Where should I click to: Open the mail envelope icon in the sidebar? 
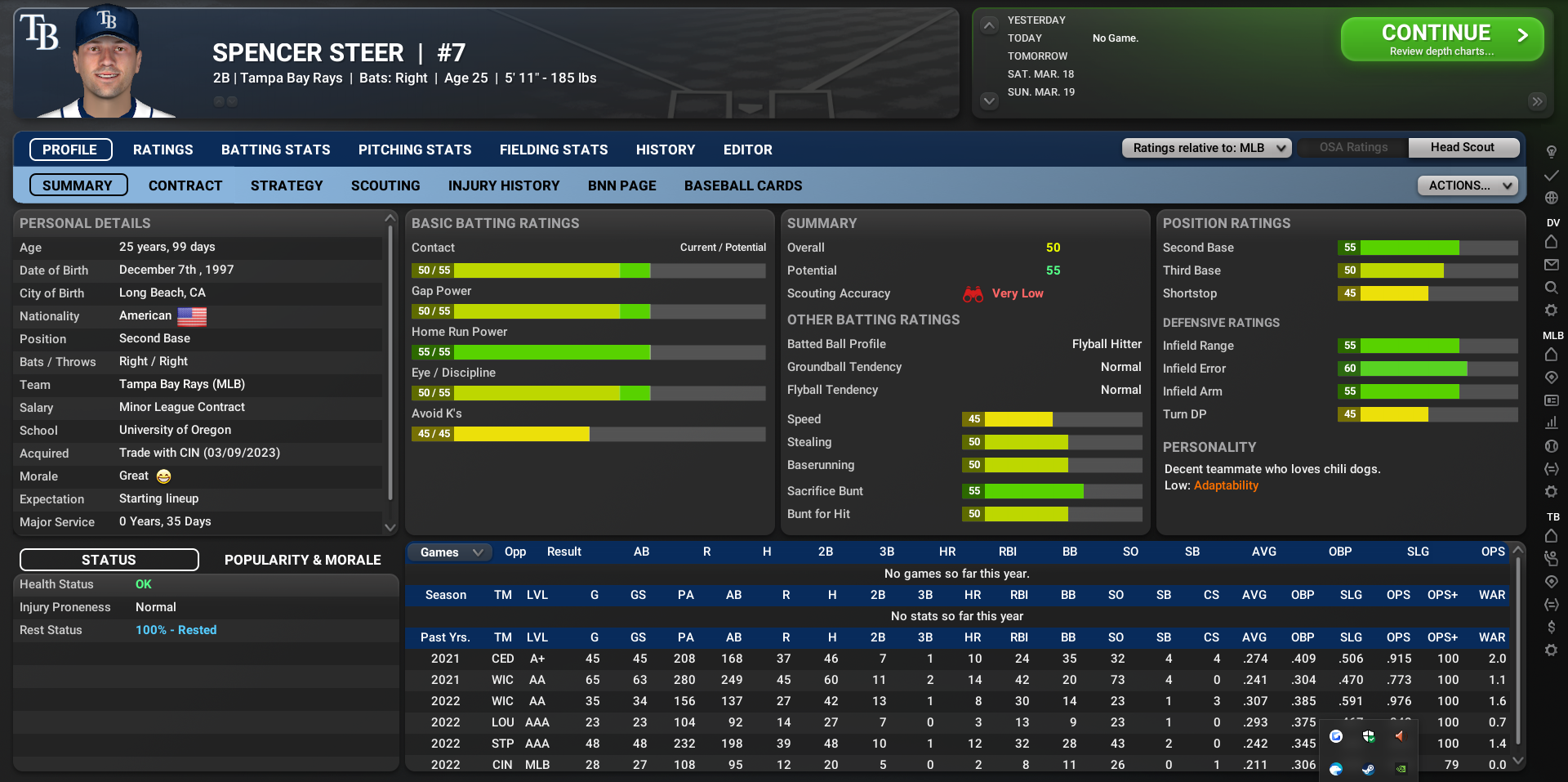pos(1552,265)
